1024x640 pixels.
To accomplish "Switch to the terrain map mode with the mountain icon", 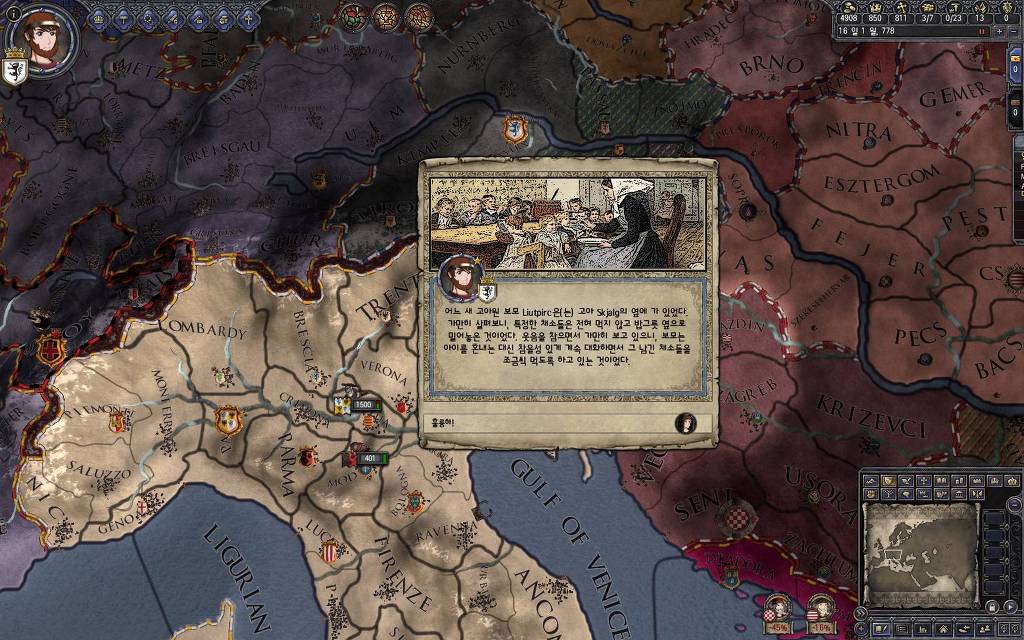I will tap(871, 481).
